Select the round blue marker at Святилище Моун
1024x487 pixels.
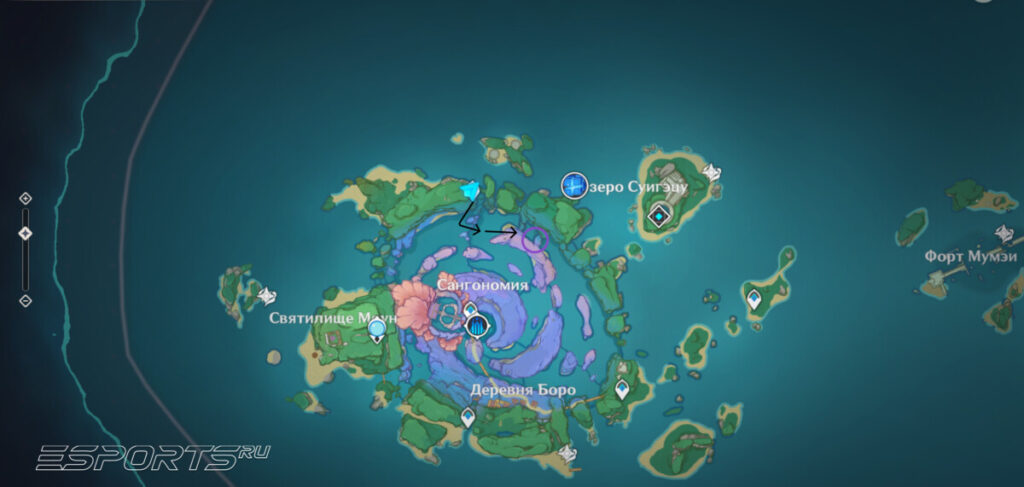click(x=377, y=329)
